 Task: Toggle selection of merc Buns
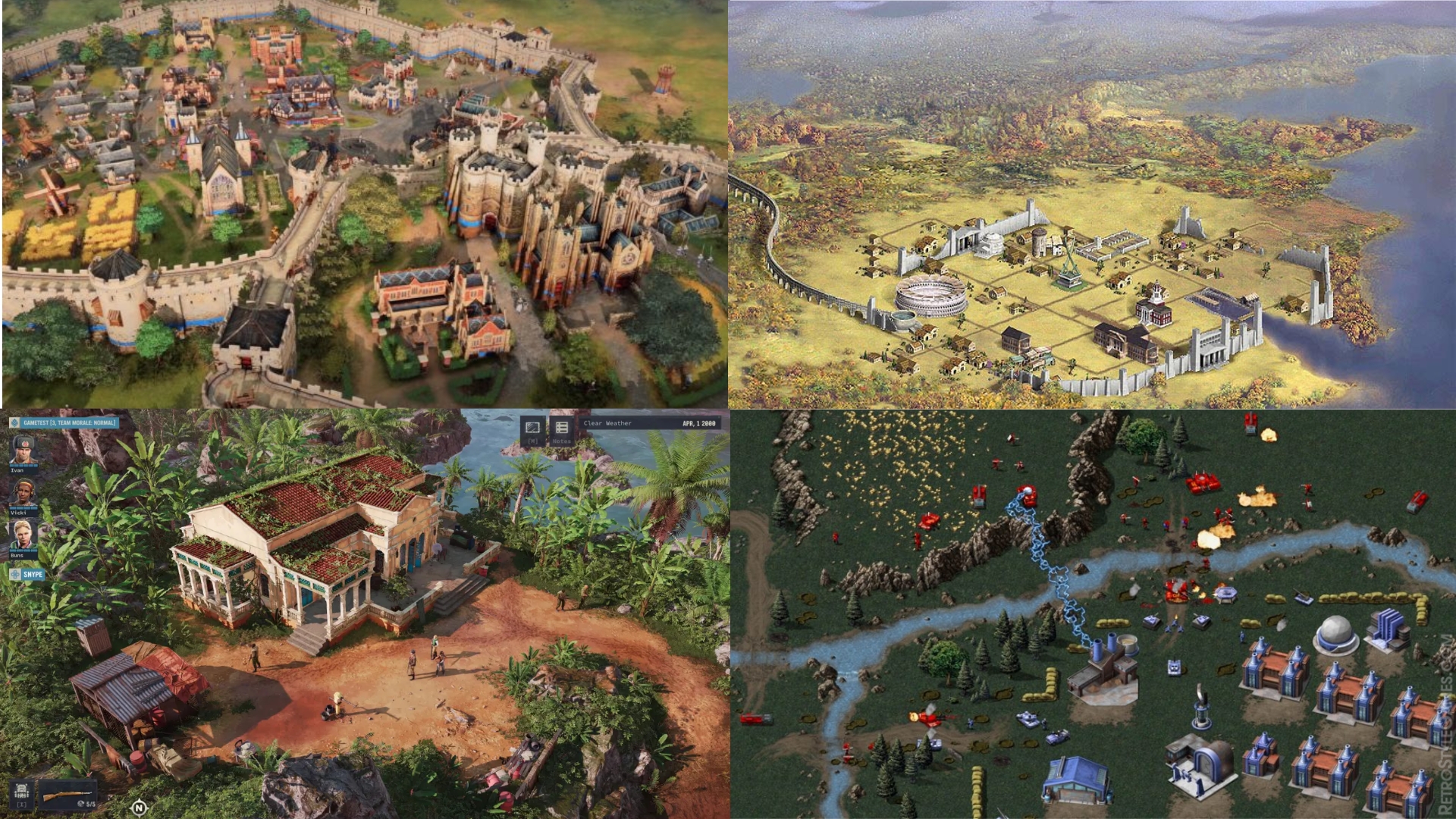click(24, 536)
